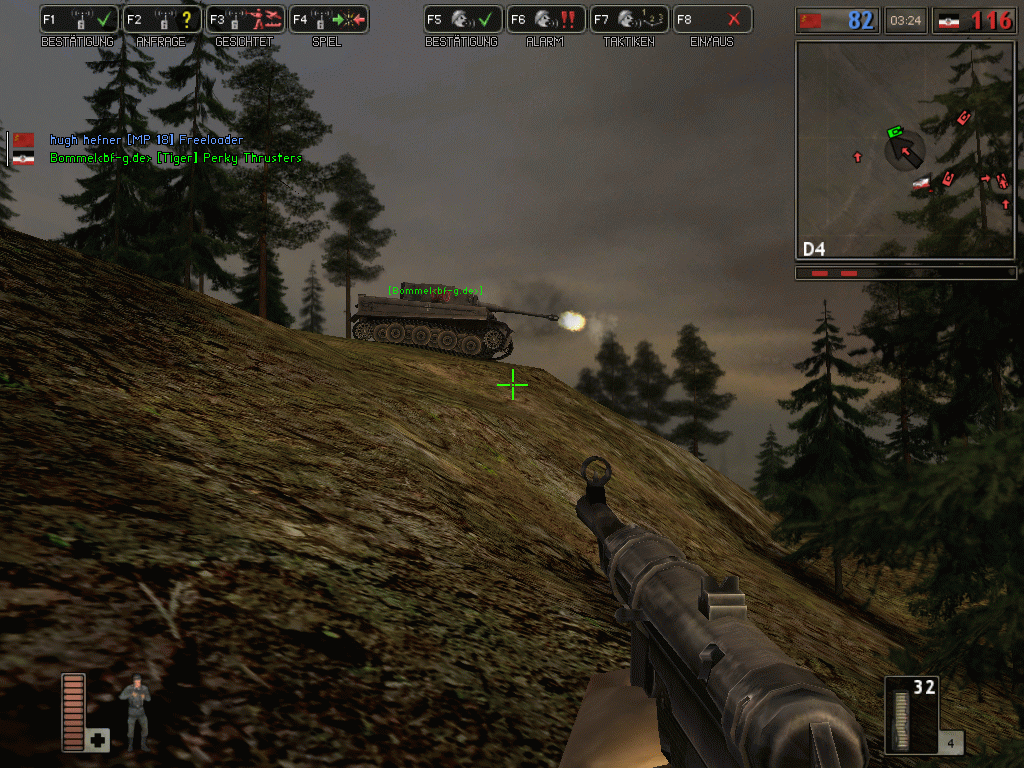
Task: Open the F2 Anfrage request menu
Action: pyautogui.click(x=160, y=19)
